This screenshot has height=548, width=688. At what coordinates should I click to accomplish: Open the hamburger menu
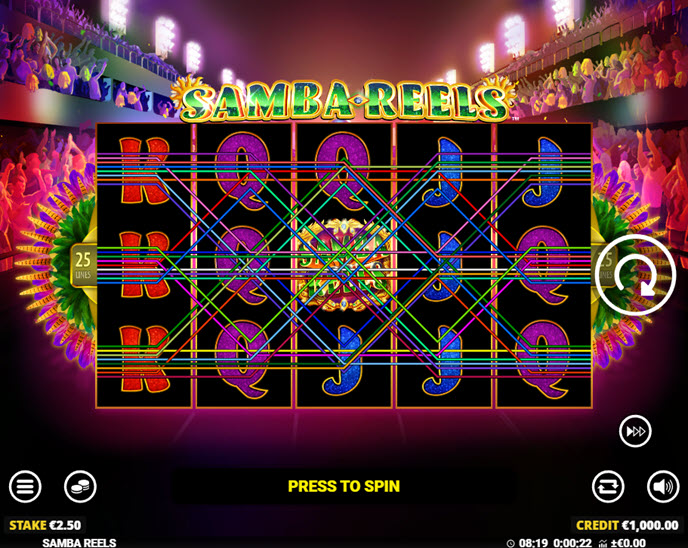click(25, 487)
